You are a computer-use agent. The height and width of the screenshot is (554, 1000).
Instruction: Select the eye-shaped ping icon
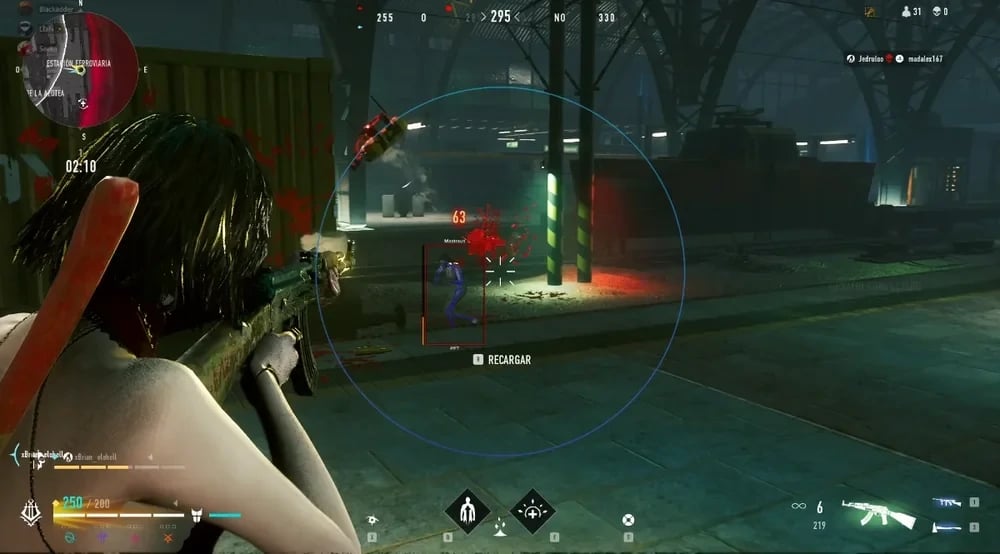click(x=372, y=520)
